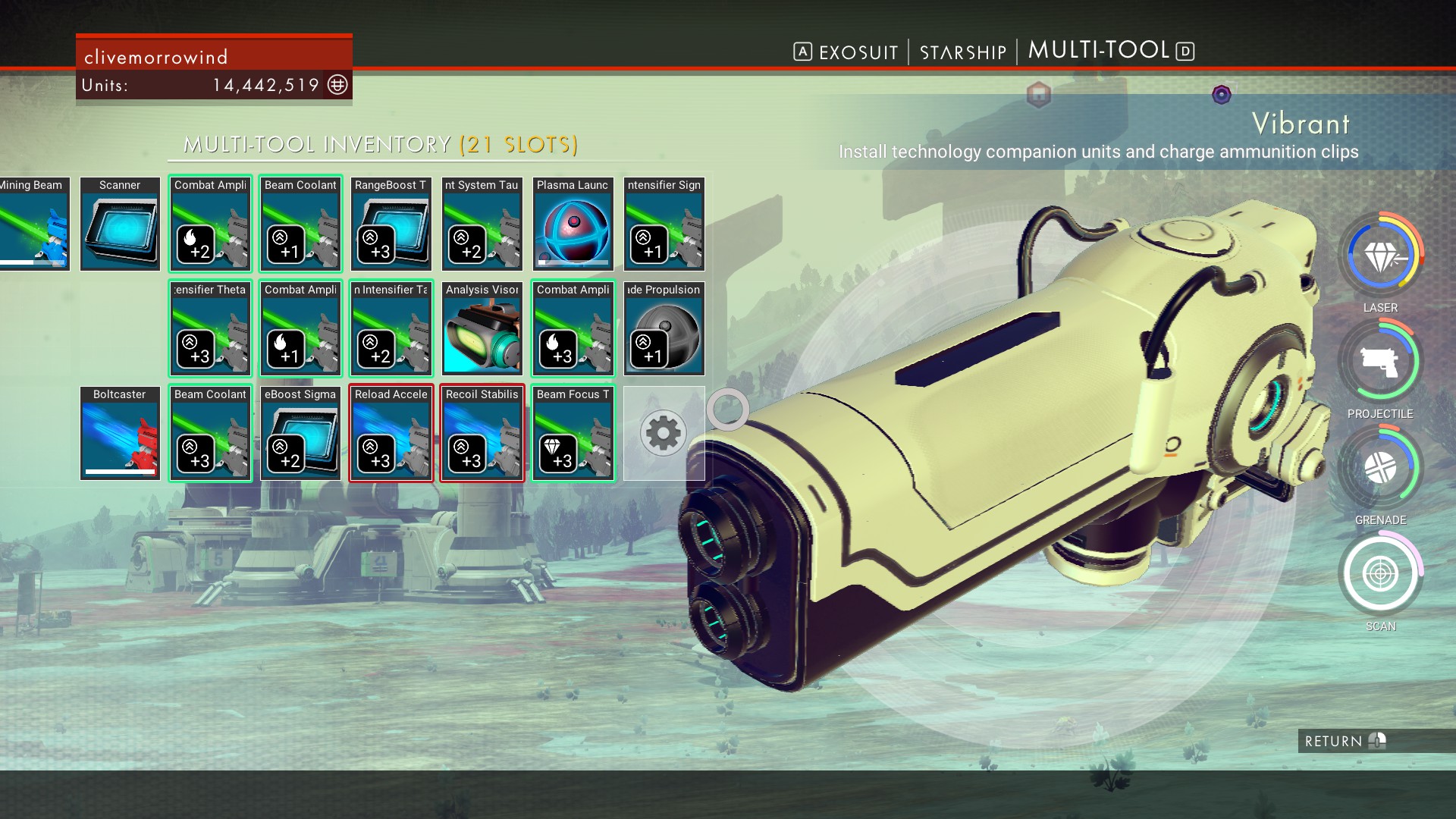The height and width of the screenshot is (819, 1456).
Task: Click the RangeBoost +3 upgrade slot
Action: 391,224
